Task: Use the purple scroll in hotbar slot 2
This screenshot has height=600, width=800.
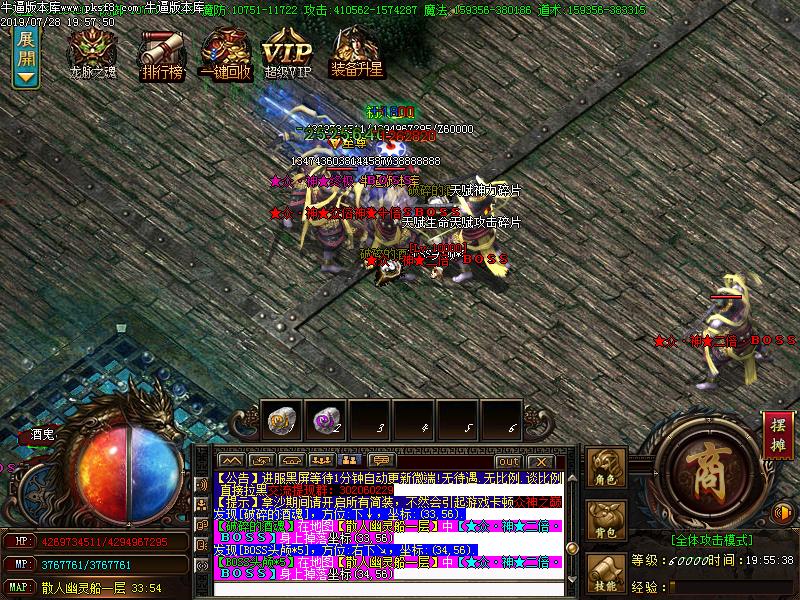Action: [x=324, y=419]
